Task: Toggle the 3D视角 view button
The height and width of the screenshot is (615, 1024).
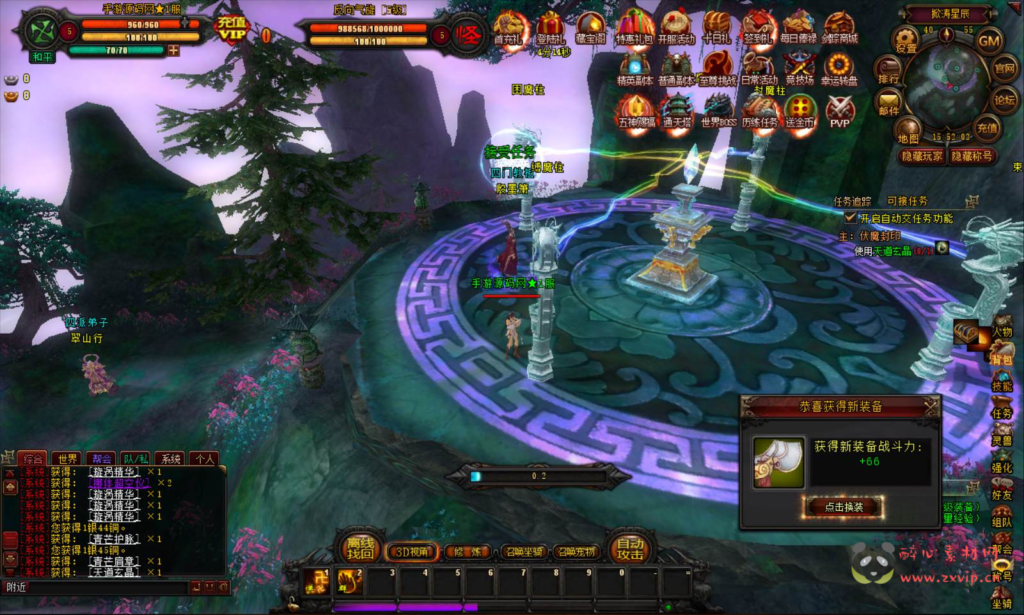Action: (x=412, y=551)
